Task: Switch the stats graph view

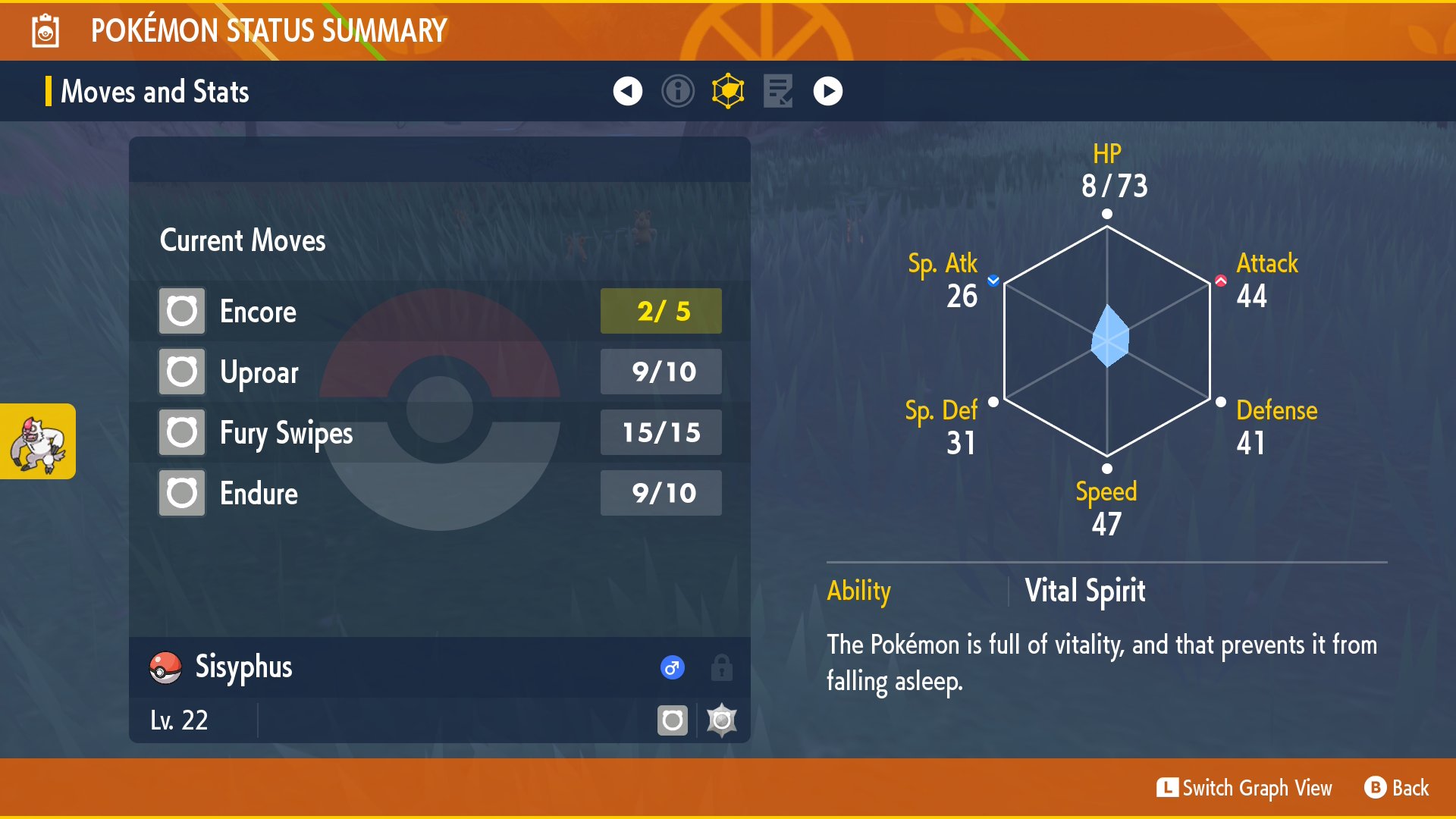Action: (1244, 788)
